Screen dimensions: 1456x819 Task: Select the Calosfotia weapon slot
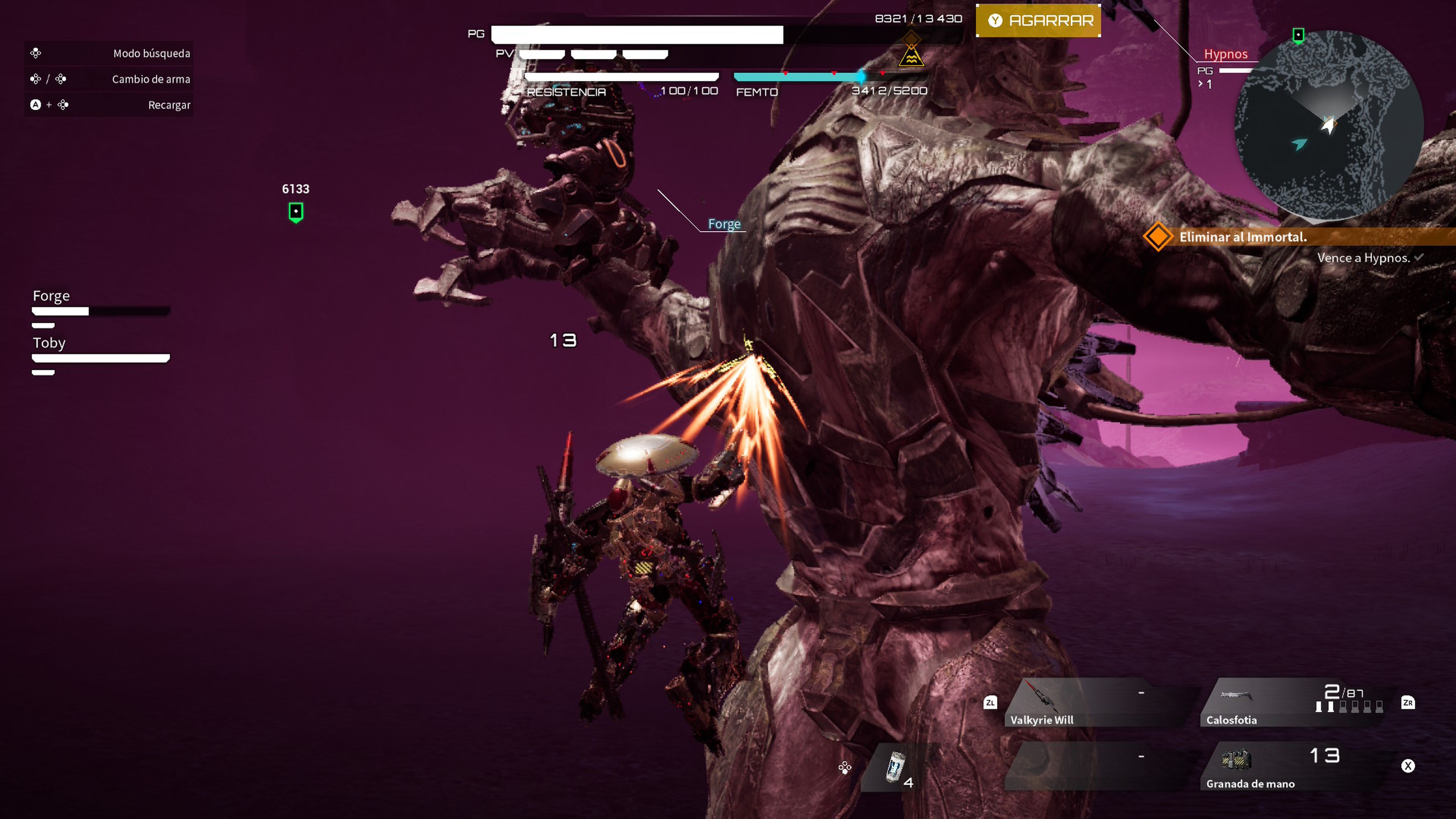pyautogui.click(x=1294, y=703)
